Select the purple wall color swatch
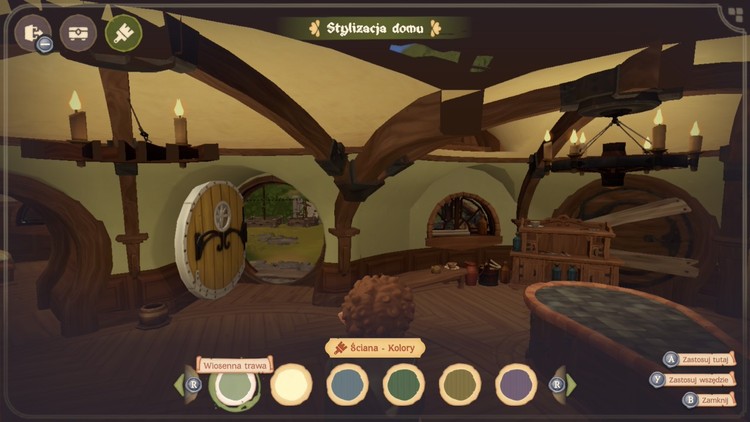The width and height of the screenshot is (750, 422). (517, 385)
